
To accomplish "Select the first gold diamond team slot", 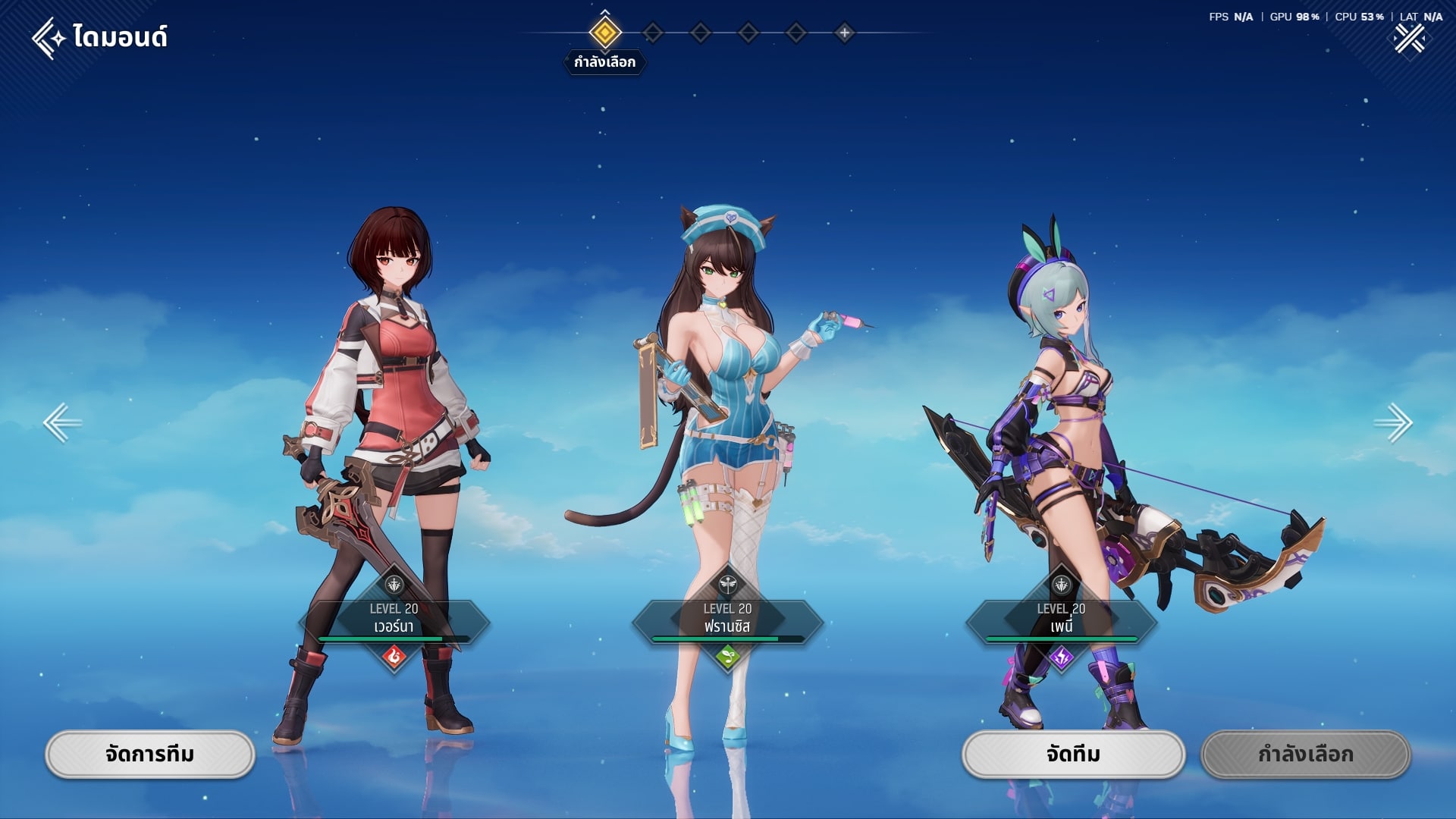I will coord(604,33).
